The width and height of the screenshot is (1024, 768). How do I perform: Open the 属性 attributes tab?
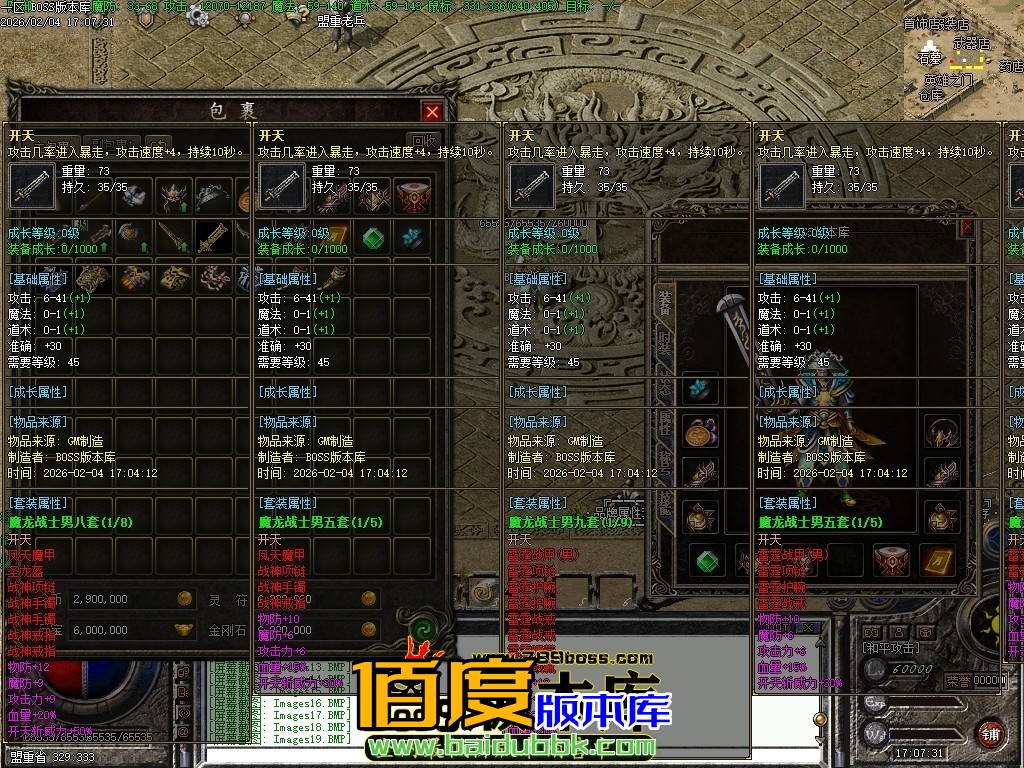tap(665, 424)
